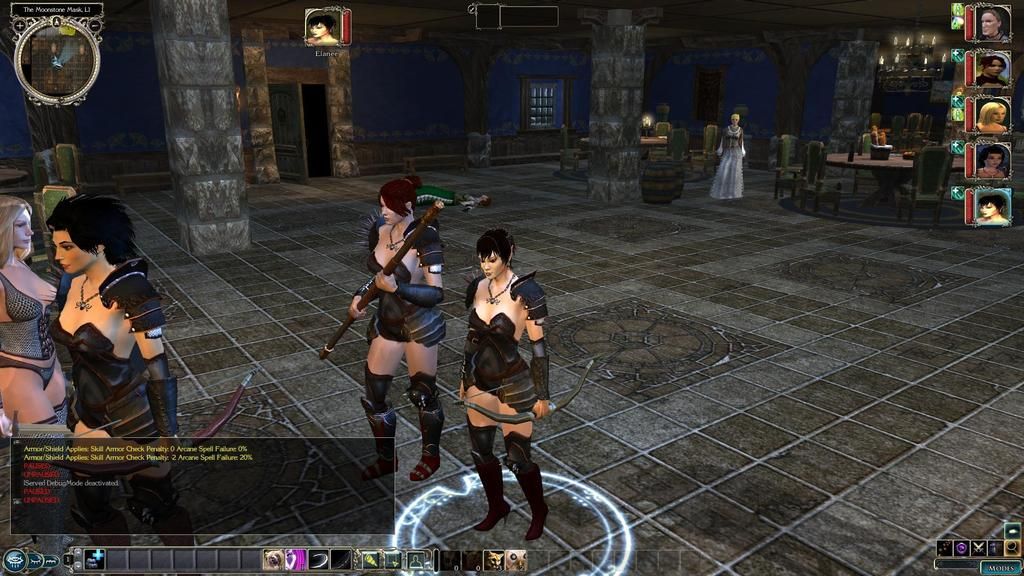Screen dimensions: 1024x576
Task: Use the pink swirl hotbar ability
Action: click(296, 560)
